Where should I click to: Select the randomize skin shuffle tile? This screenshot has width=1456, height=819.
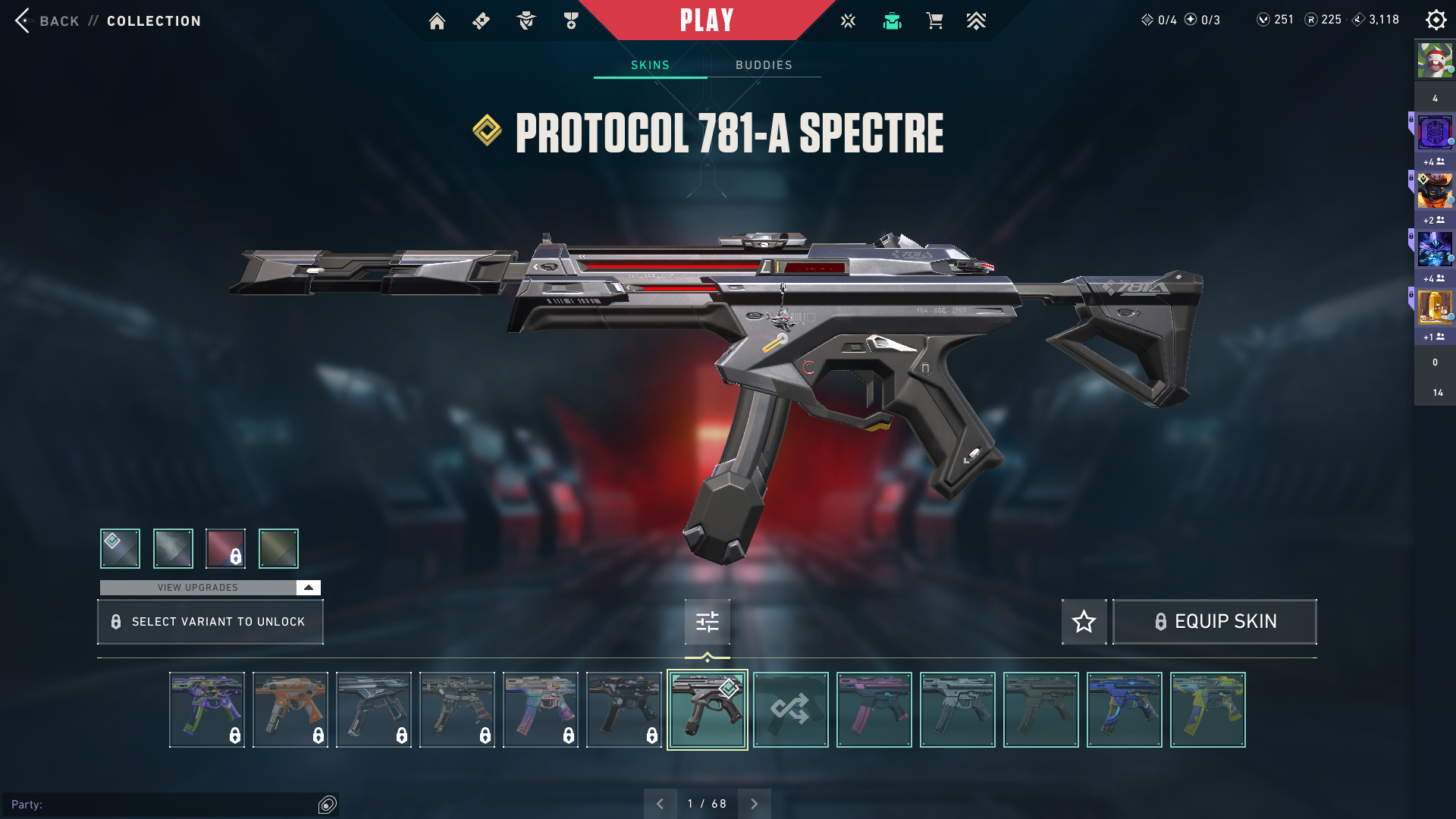point(790,710)
